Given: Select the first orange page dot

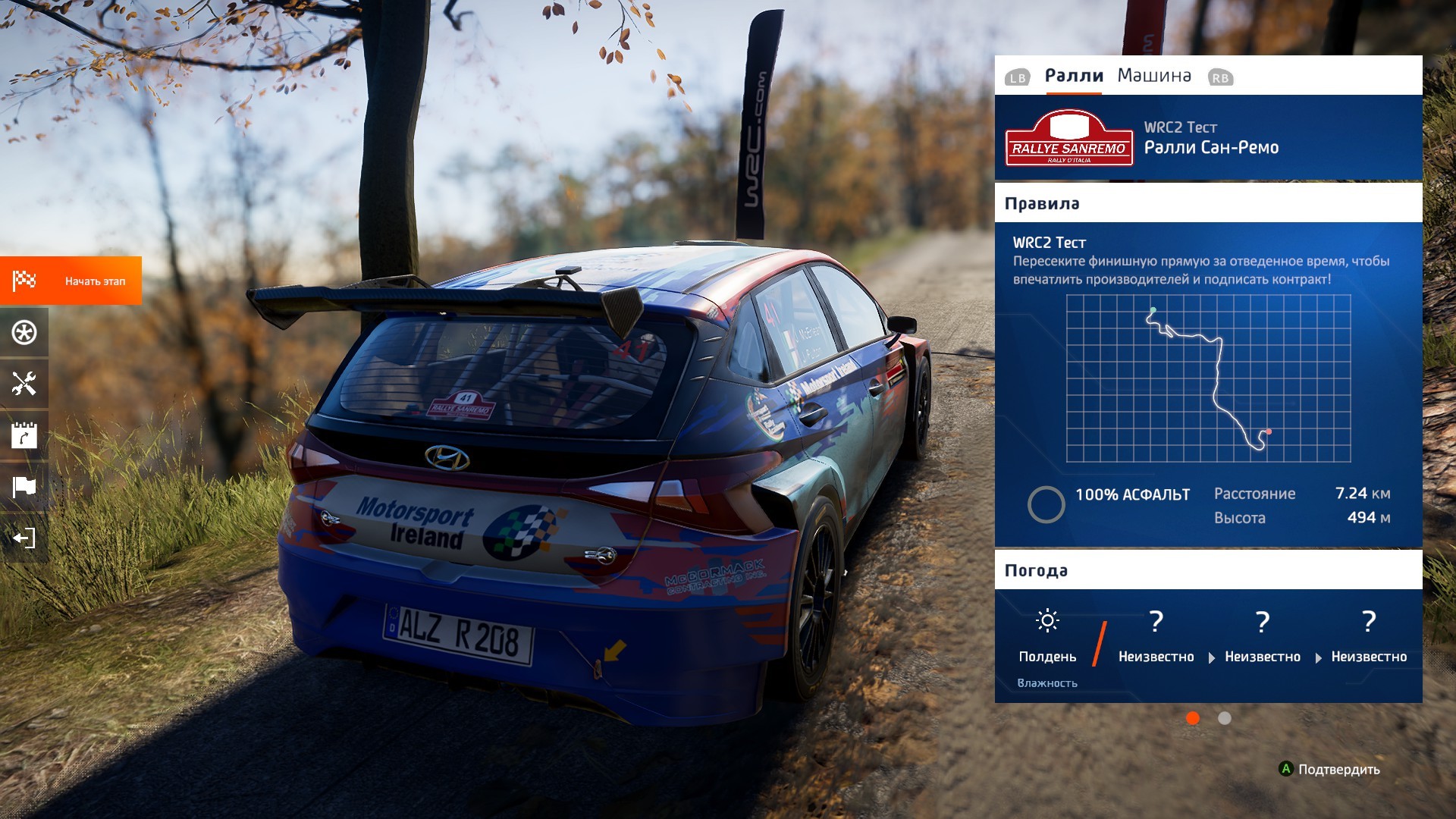Looking at the screenshot, I should point(1192,718).
